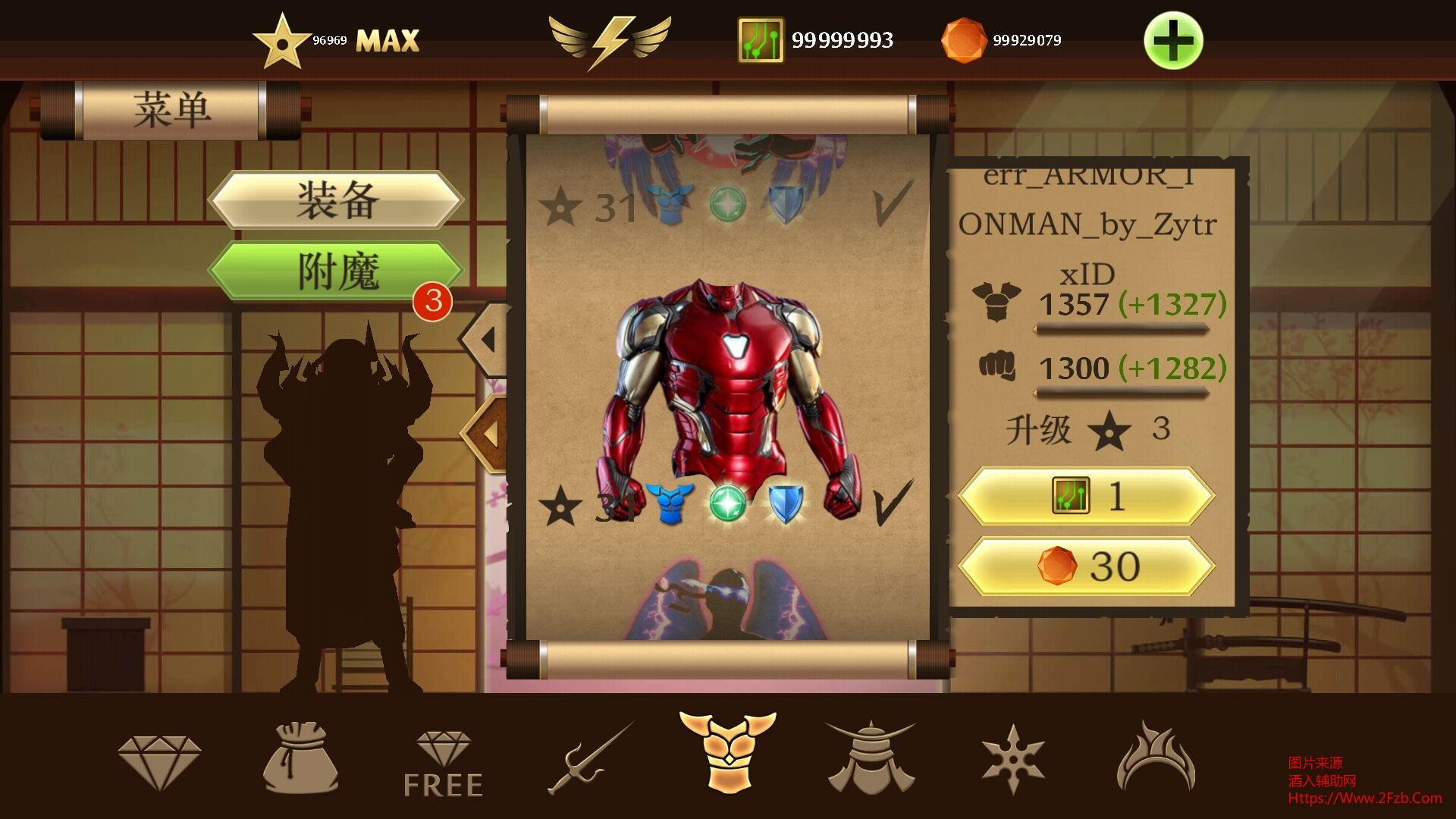The height and width of the screenshot is (819, 1456).
Task: Switch to the shuriken ranged weapons tab
Action: click(1013, 758)
